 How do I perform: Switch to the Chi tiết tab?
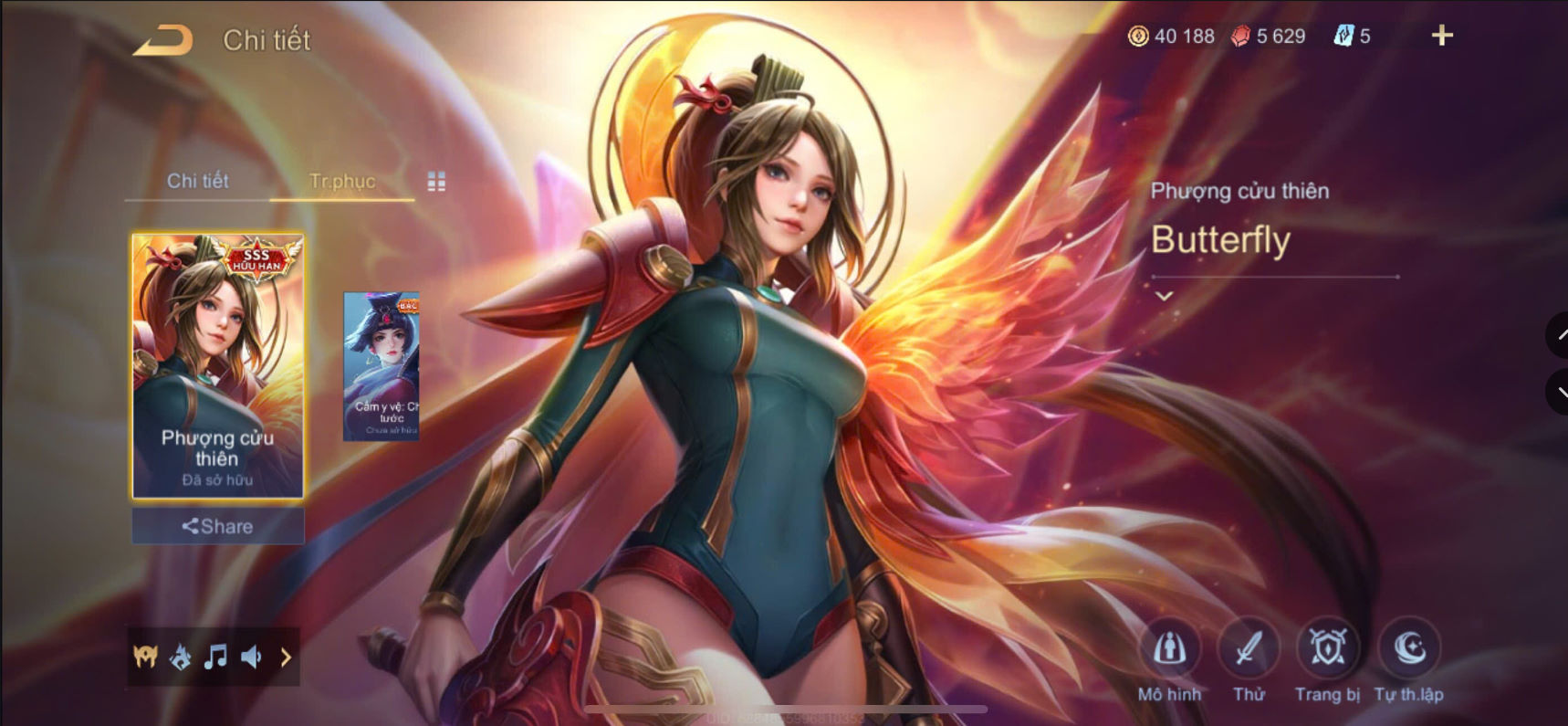(197, 181)
